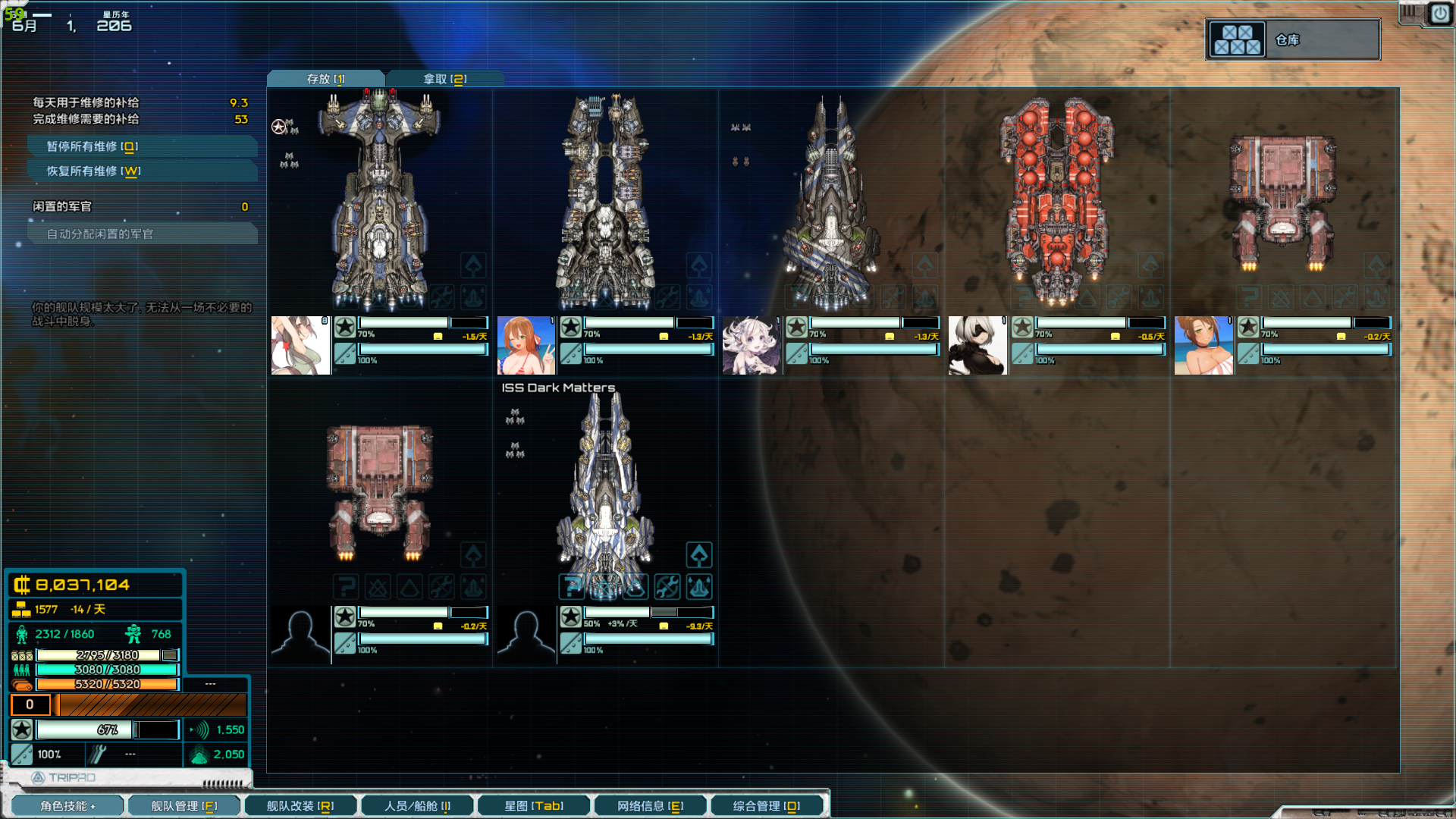Viewport: 1456px width, 819px height.
Task: Switch to the 拿取 [2] tab
Action: (444, 79)
